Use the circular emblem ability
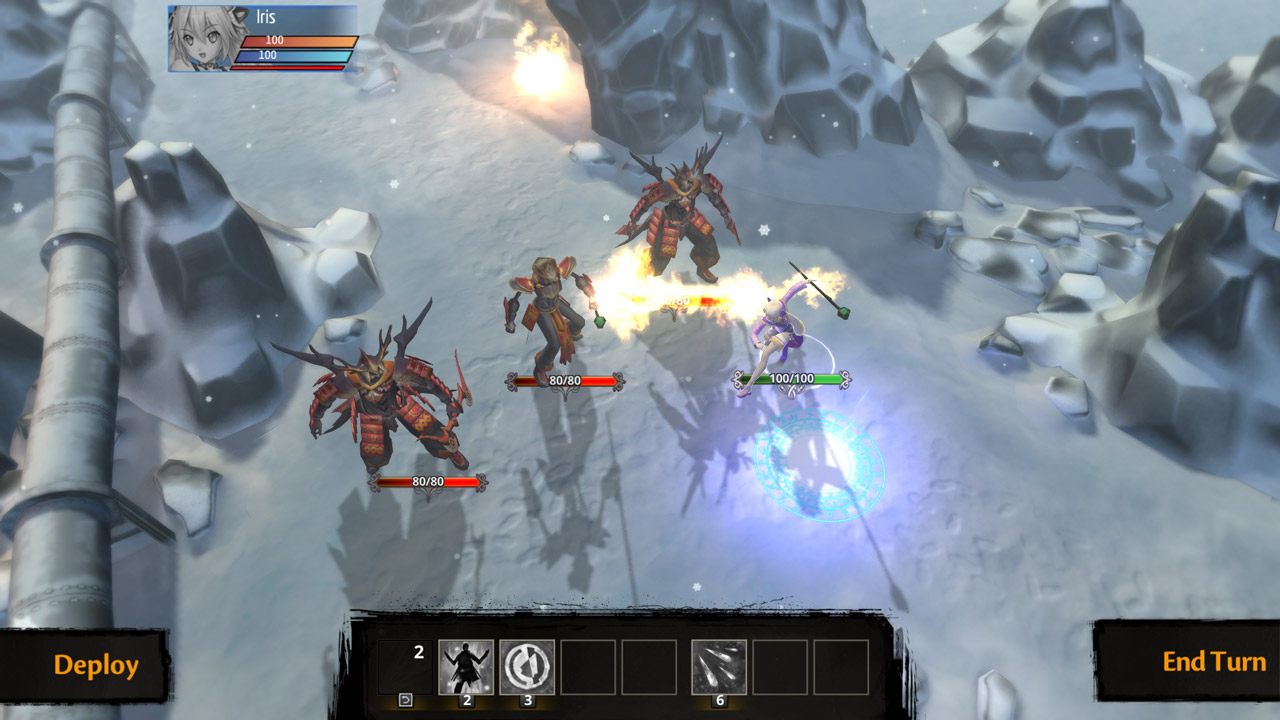The height and width of the screenshot is (720, 1280). click(x=527, y=667)
